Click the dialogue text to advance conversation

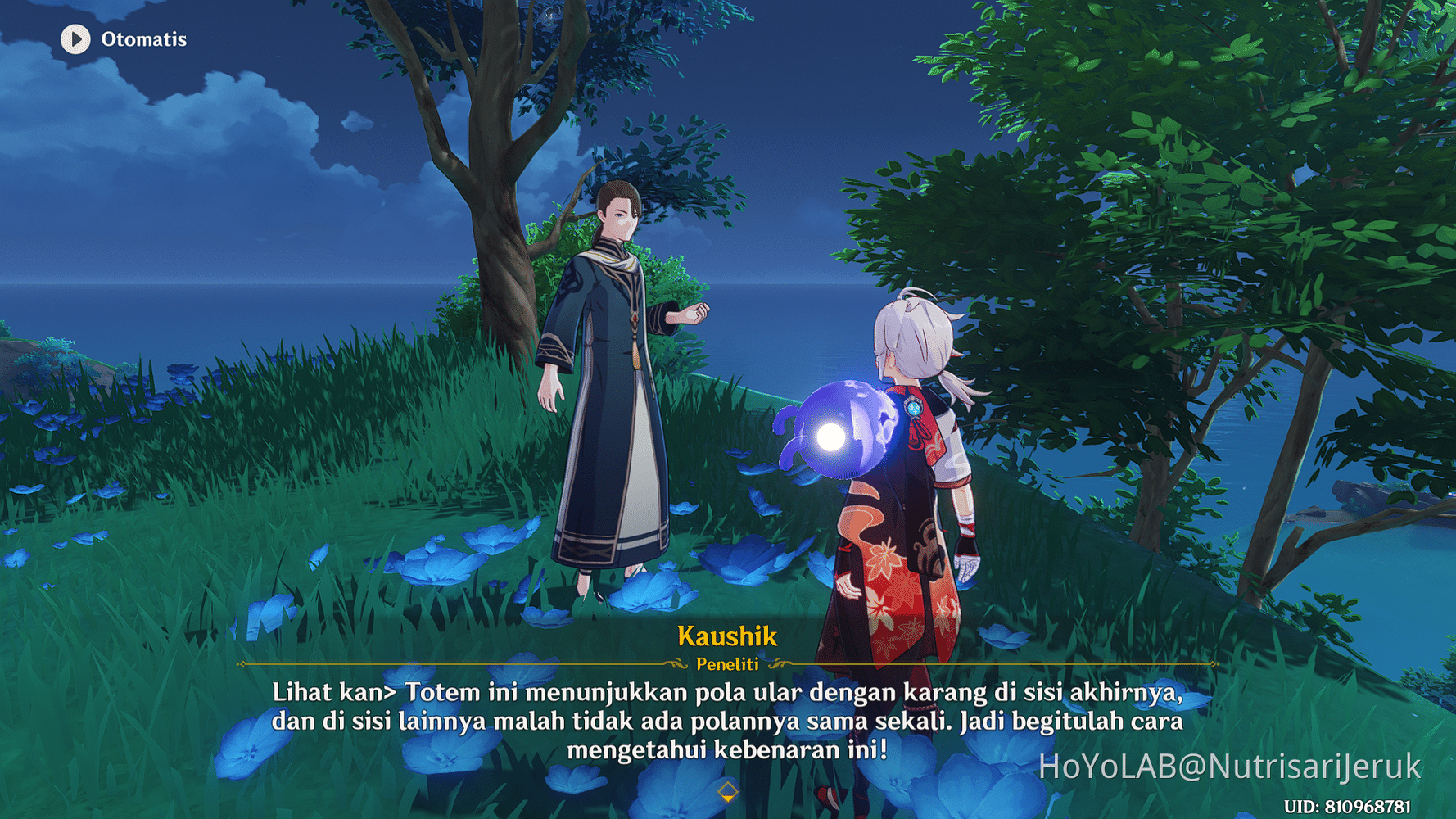click(727, 722)
